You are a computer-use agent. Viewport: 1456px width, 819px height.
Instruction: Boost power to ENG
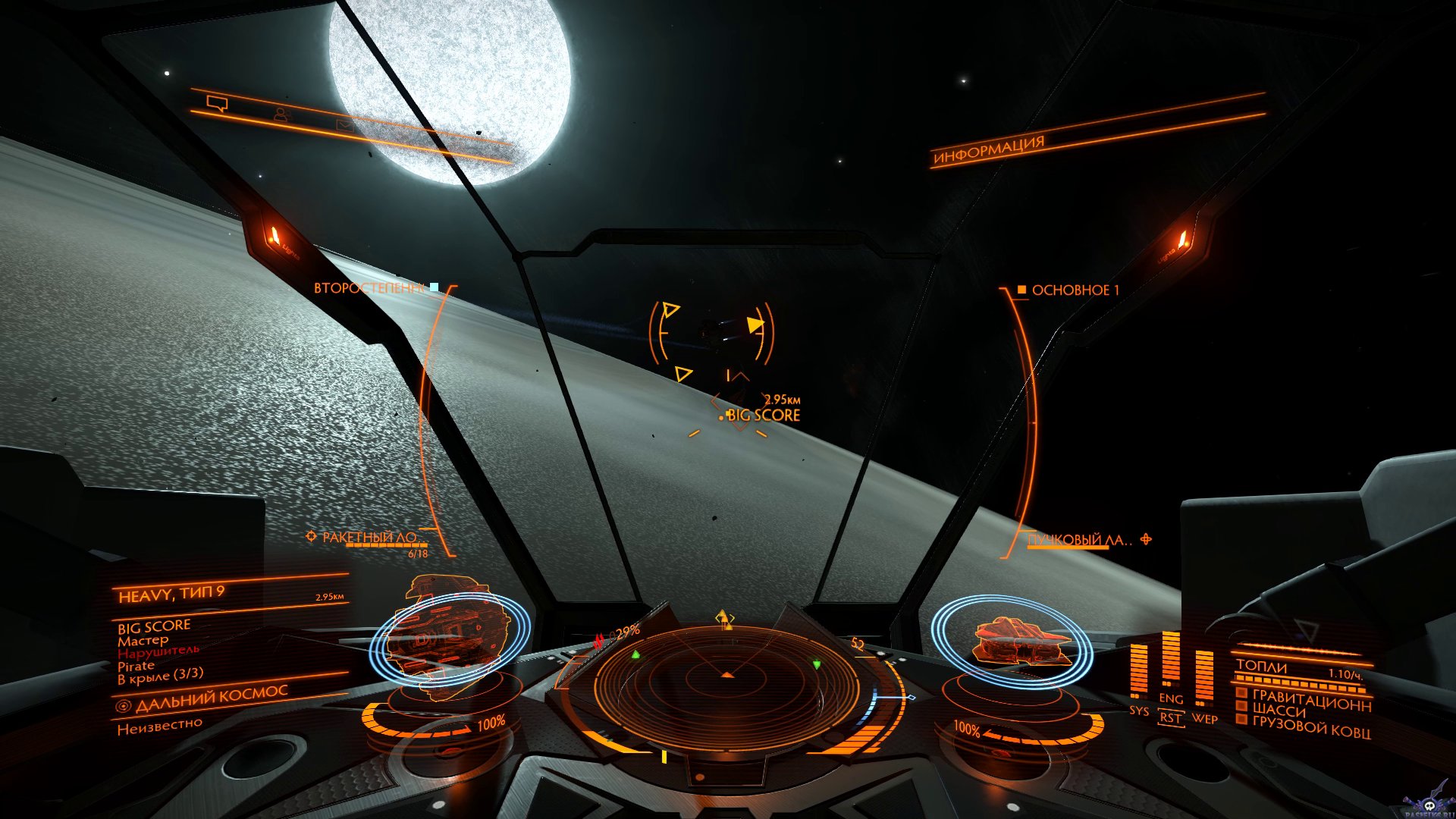[x=1171, y=698]
